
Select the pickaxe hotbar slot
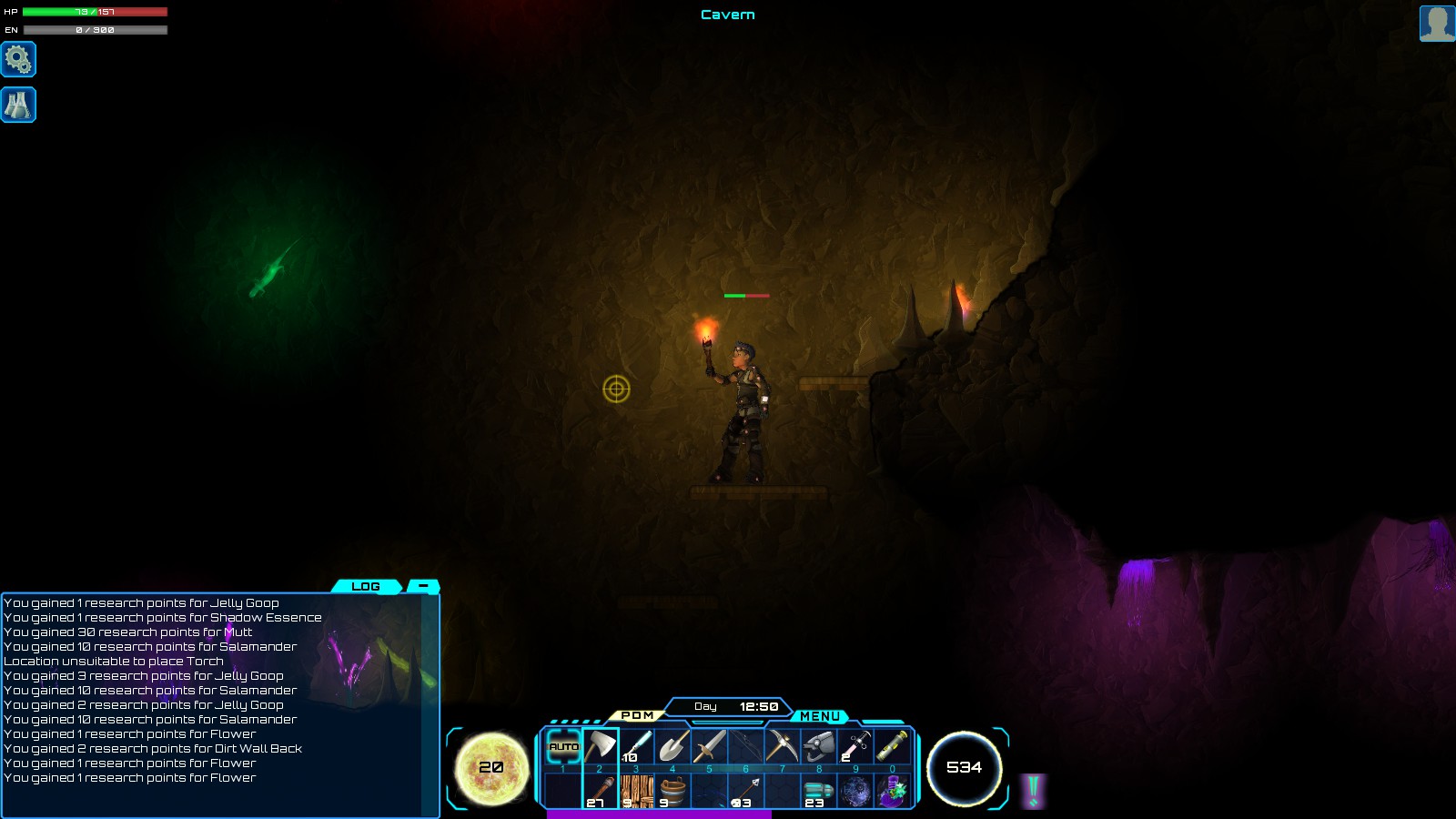782,747
